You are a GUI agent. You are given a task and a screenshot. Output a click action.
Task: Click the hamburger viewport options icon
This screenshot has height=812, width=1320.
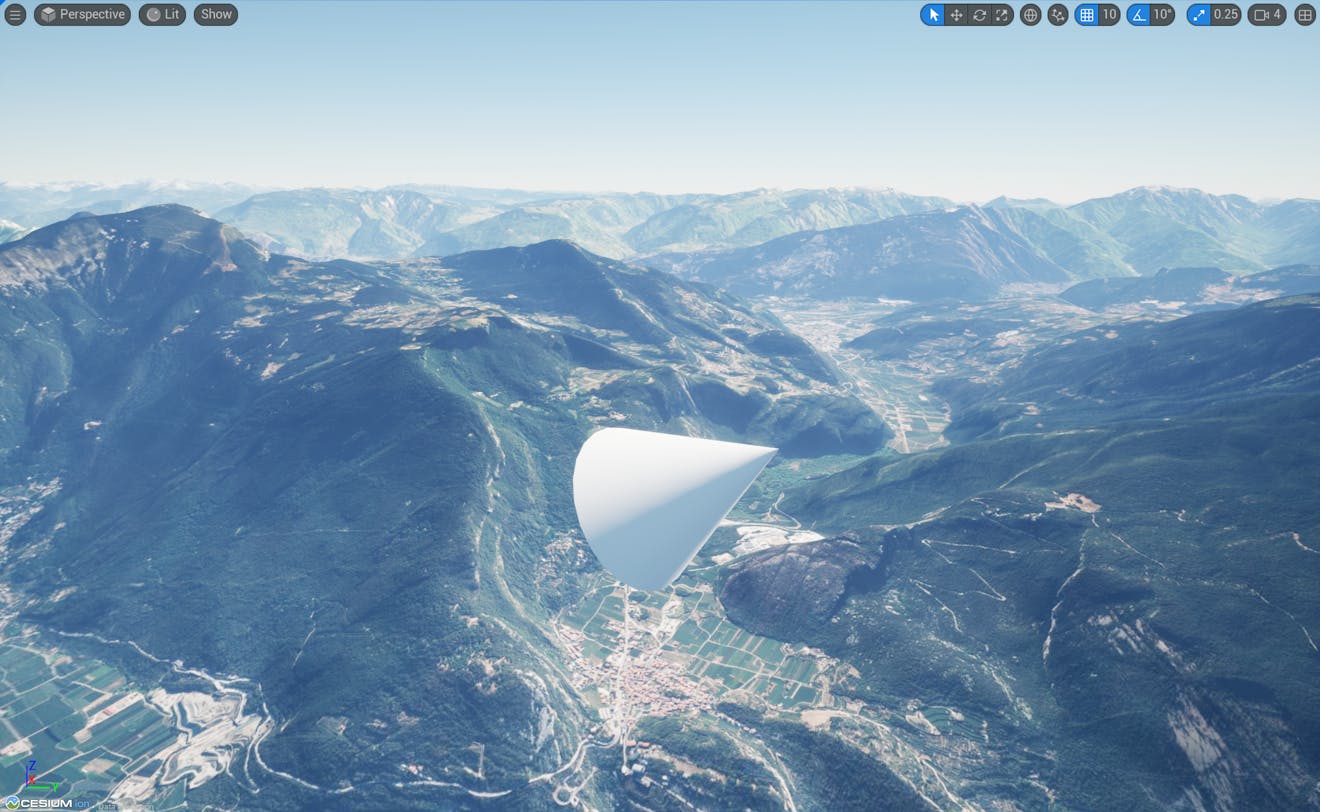coord(15,14)
